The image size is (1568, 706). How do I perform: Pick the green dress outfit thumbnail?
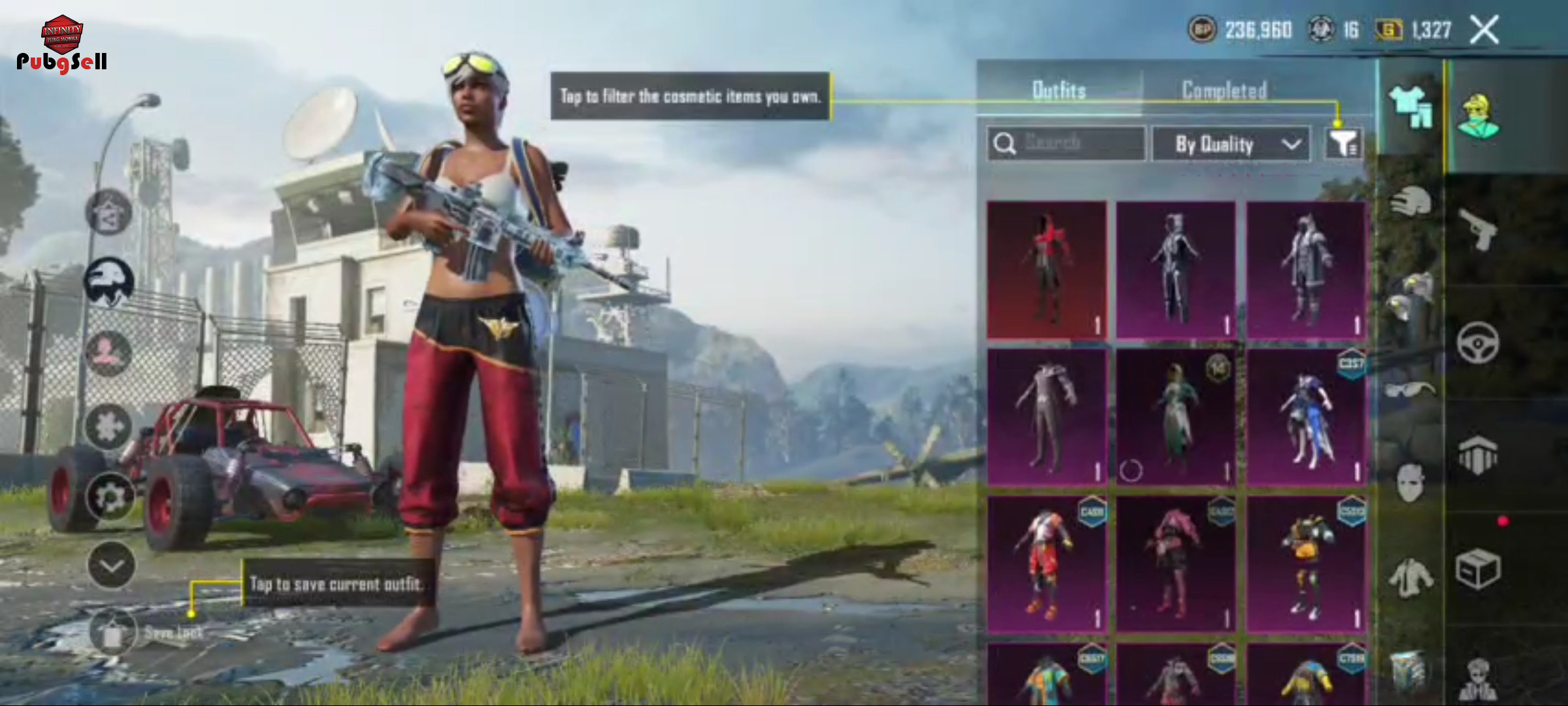pyautogui.click(x=1176, y=417)
